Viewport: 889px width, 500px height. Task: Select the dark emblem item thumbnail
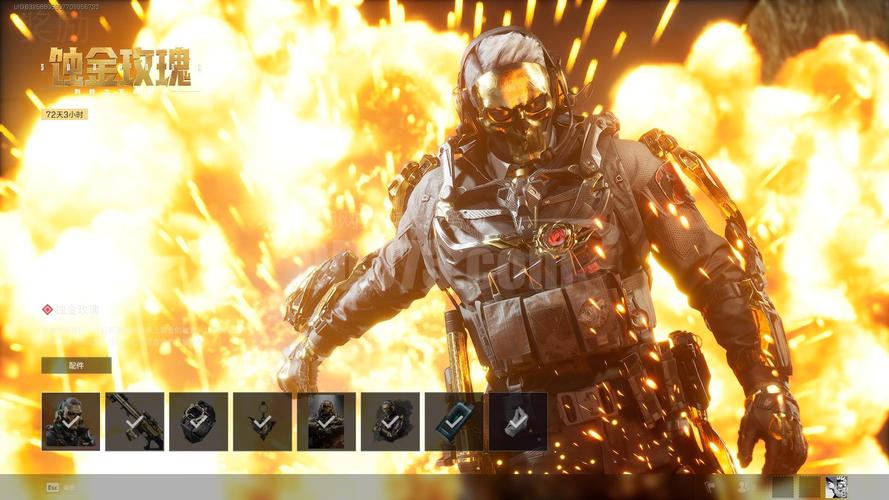(518, 421)
